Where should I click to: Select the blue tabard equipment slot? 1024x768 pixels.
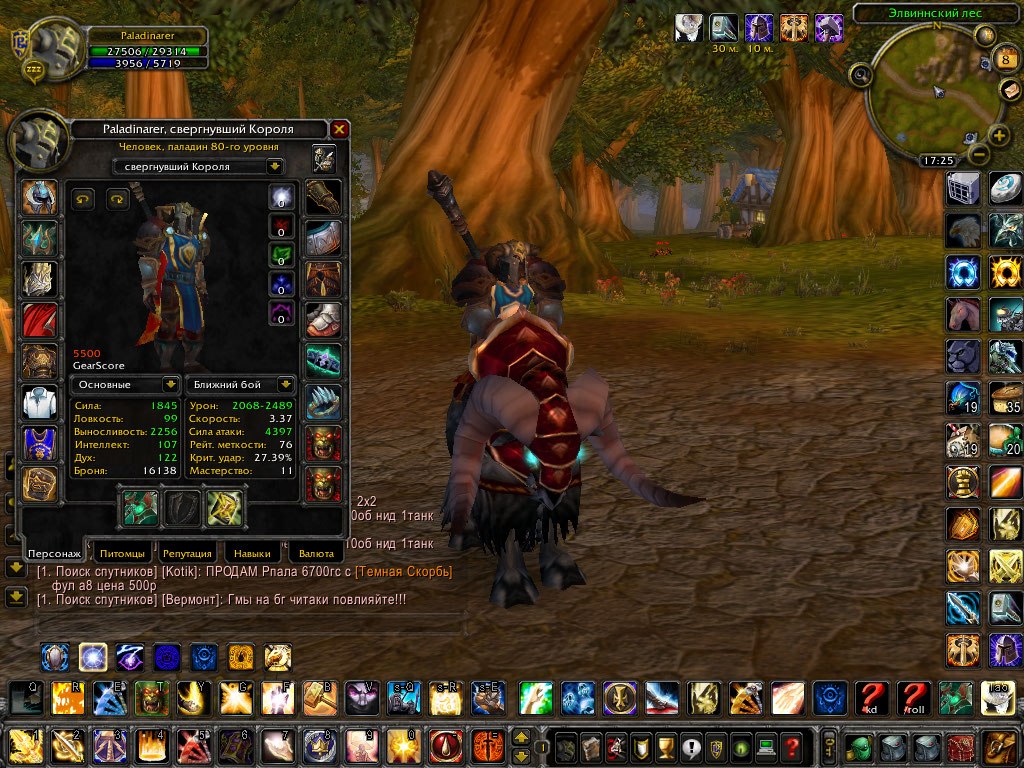point(40,443)
